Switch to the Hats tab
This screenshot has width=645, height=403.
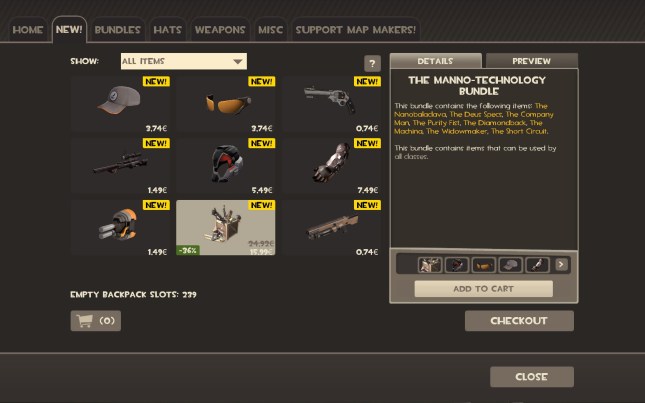(168, 30)
